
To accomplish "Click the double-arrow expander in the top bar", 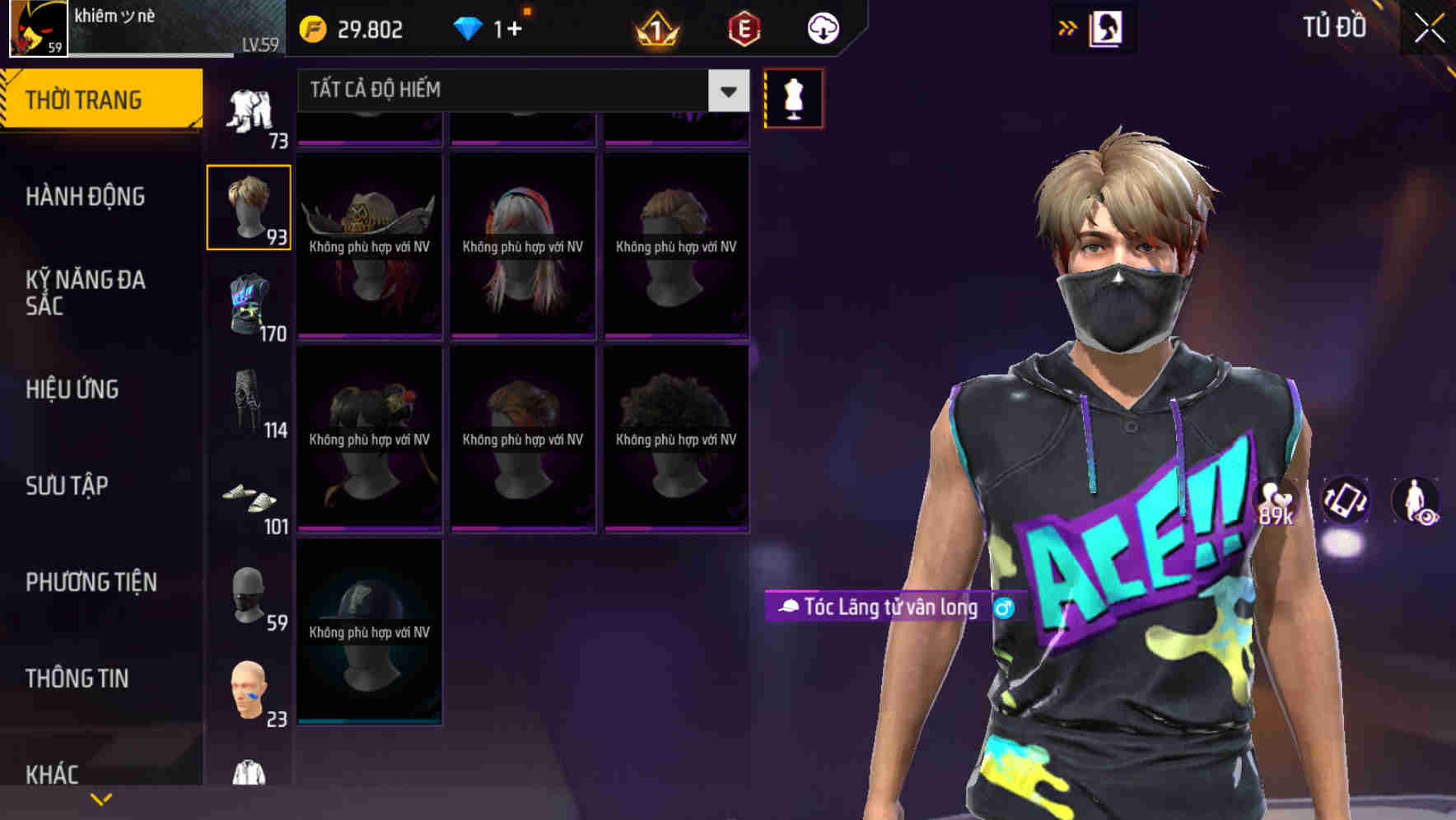I will tap(1068, 27).
